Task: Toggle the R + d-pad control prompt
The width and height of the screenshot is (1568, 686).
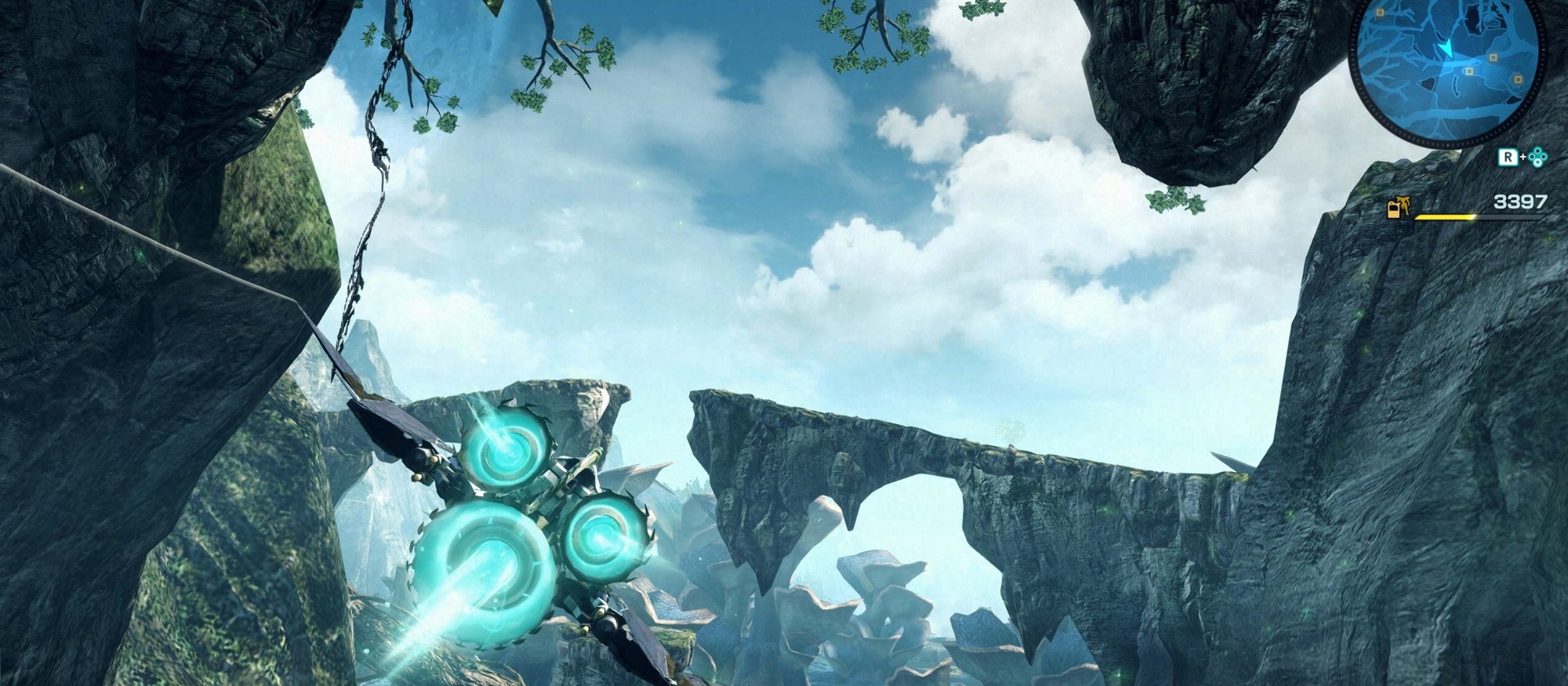Action: point(1521,157)
